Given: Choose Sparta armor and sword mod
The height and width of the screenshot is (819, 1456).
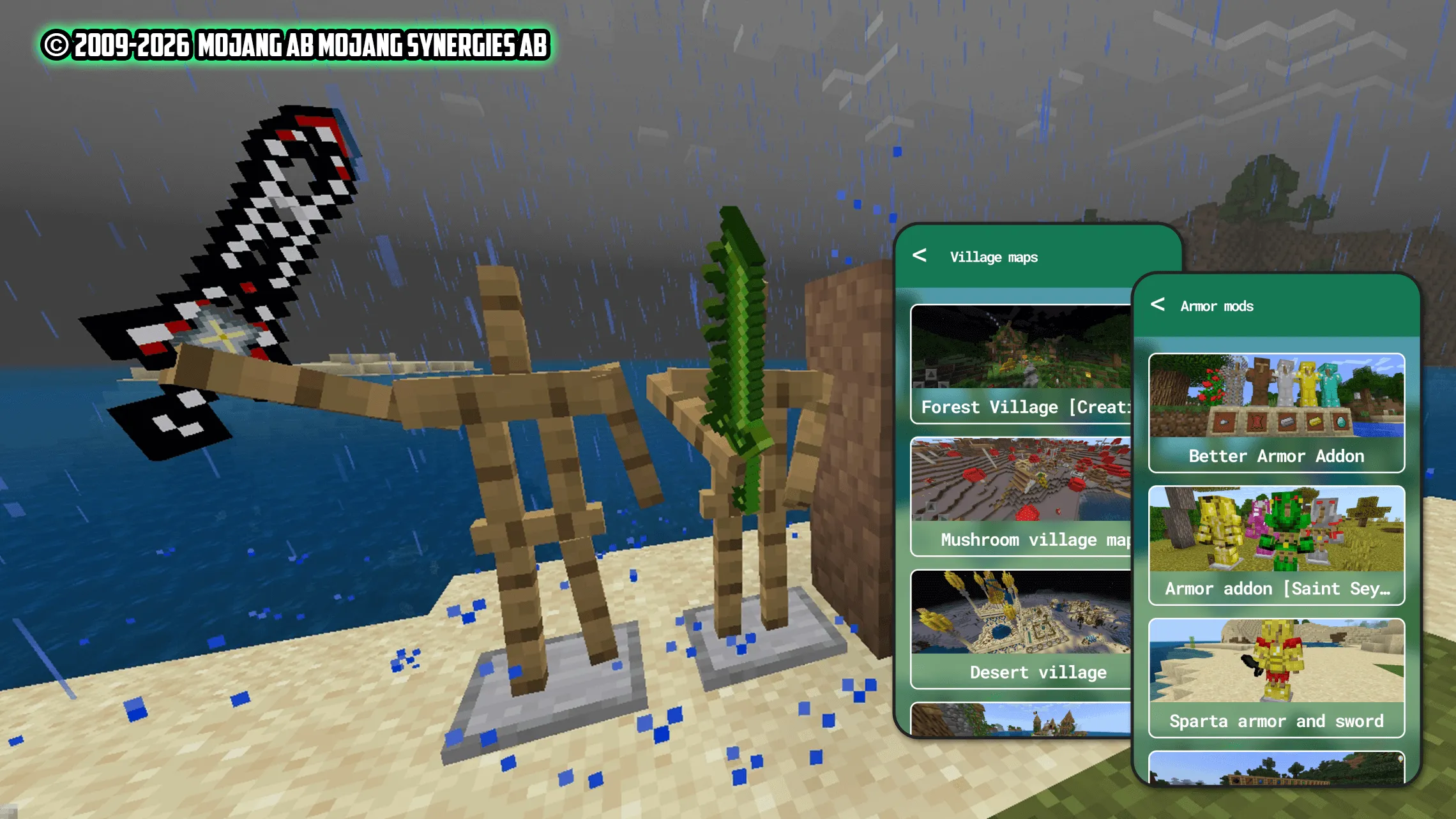Looking at the screenshot, I should tap(1276, 678).
